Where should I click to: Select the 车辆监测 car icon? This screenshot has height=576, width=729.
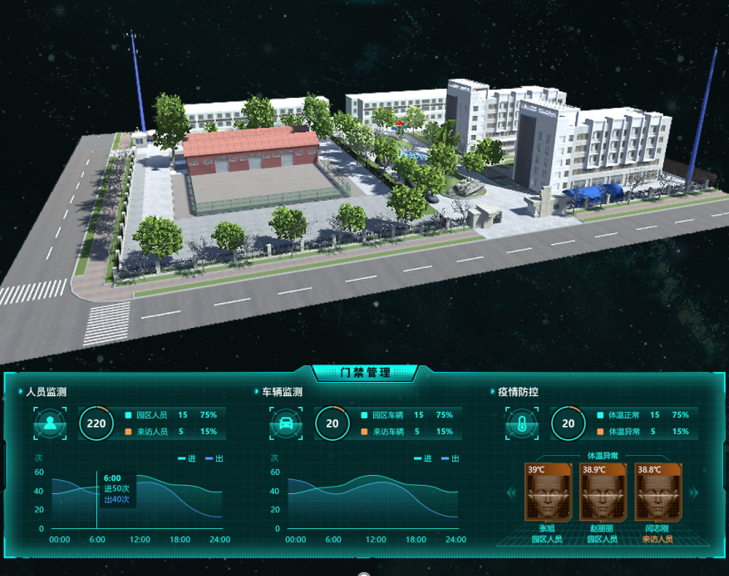284,423
